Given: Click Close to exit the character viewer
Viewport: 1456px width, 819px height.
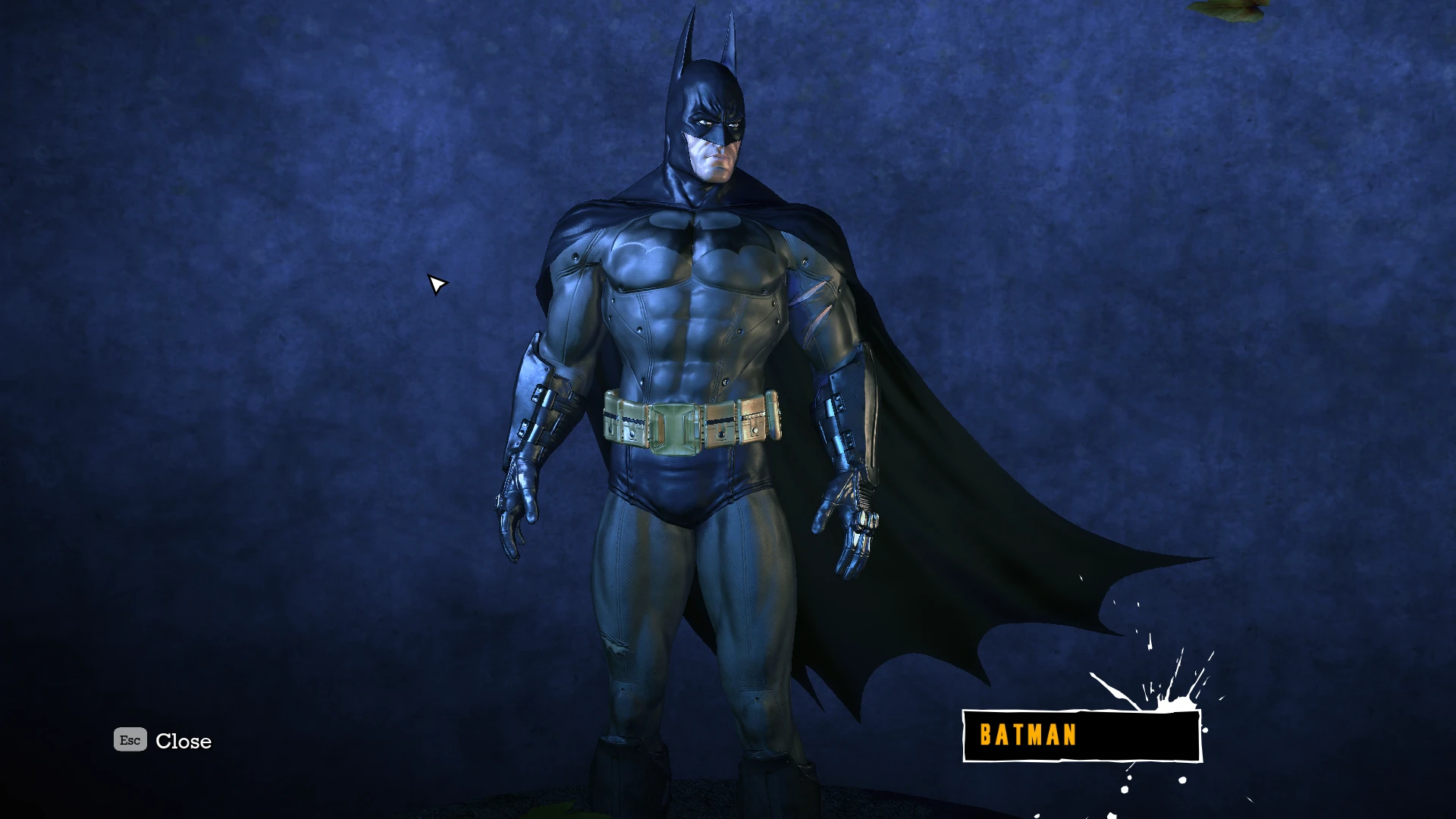Looking at the screenshot, I should click(x=184, y=741).
